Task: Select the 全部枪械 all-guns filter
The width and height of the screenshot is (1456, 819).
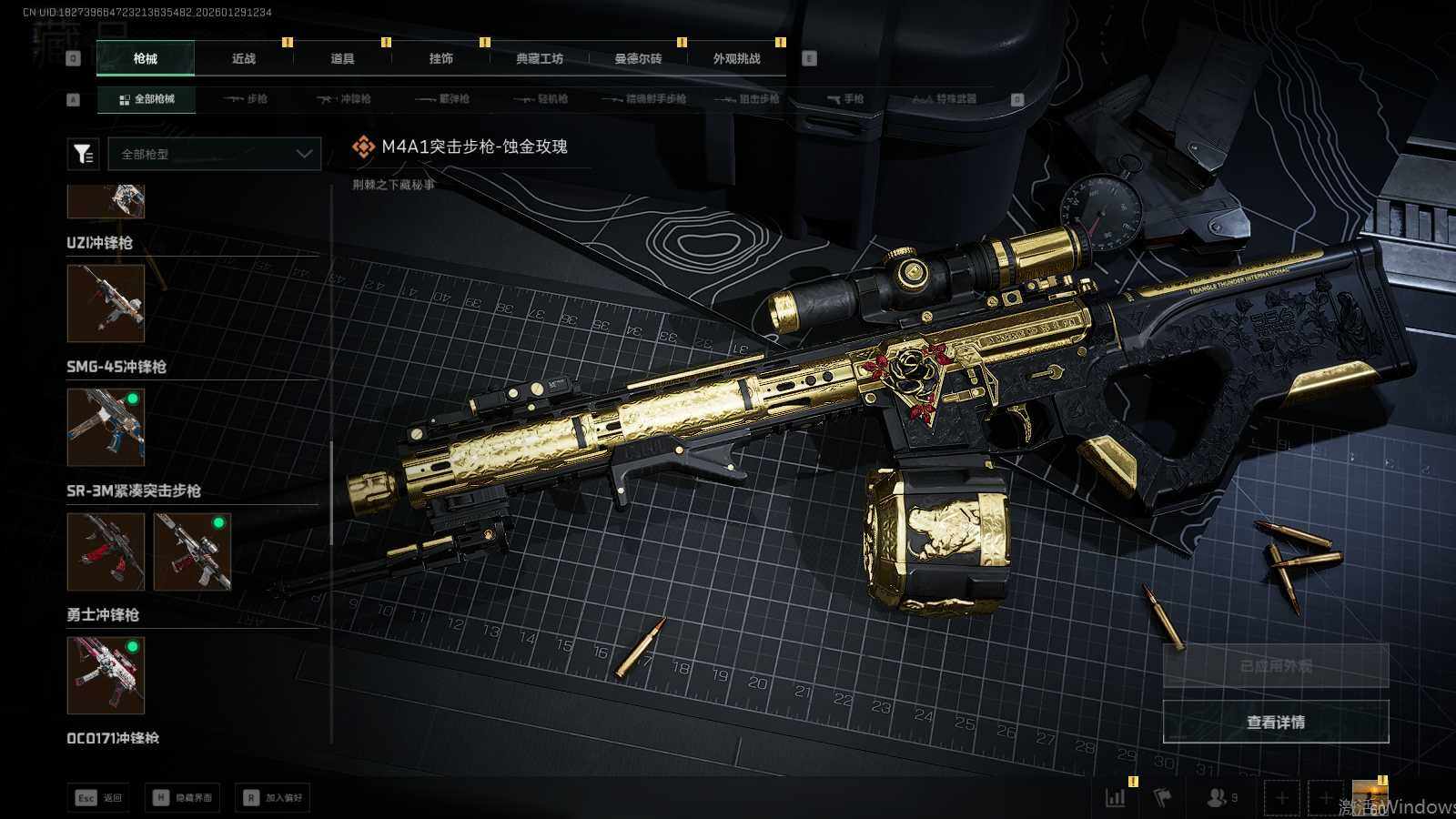Action: click(x=147, y=99)
